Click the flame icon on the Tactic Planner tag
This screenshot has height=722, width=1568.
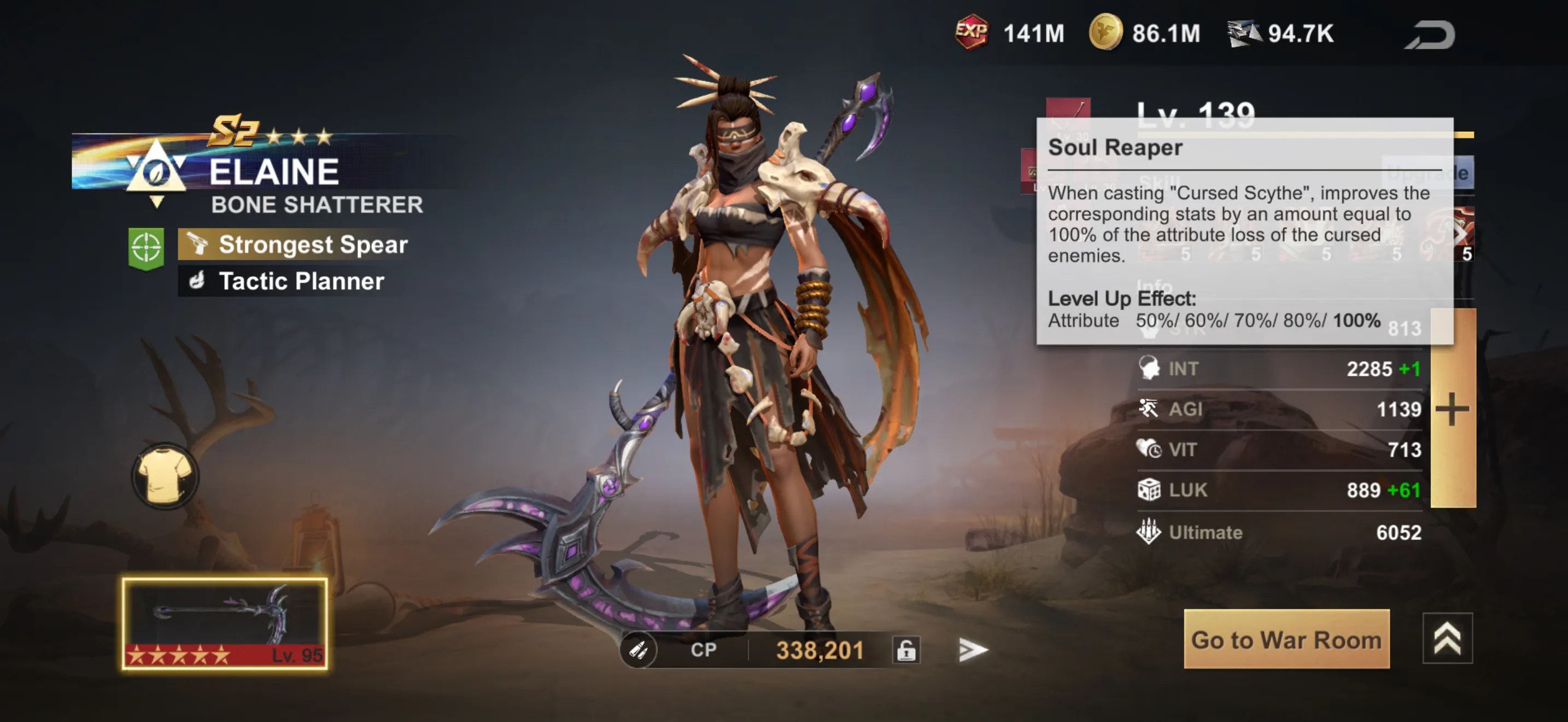[197, 281]
